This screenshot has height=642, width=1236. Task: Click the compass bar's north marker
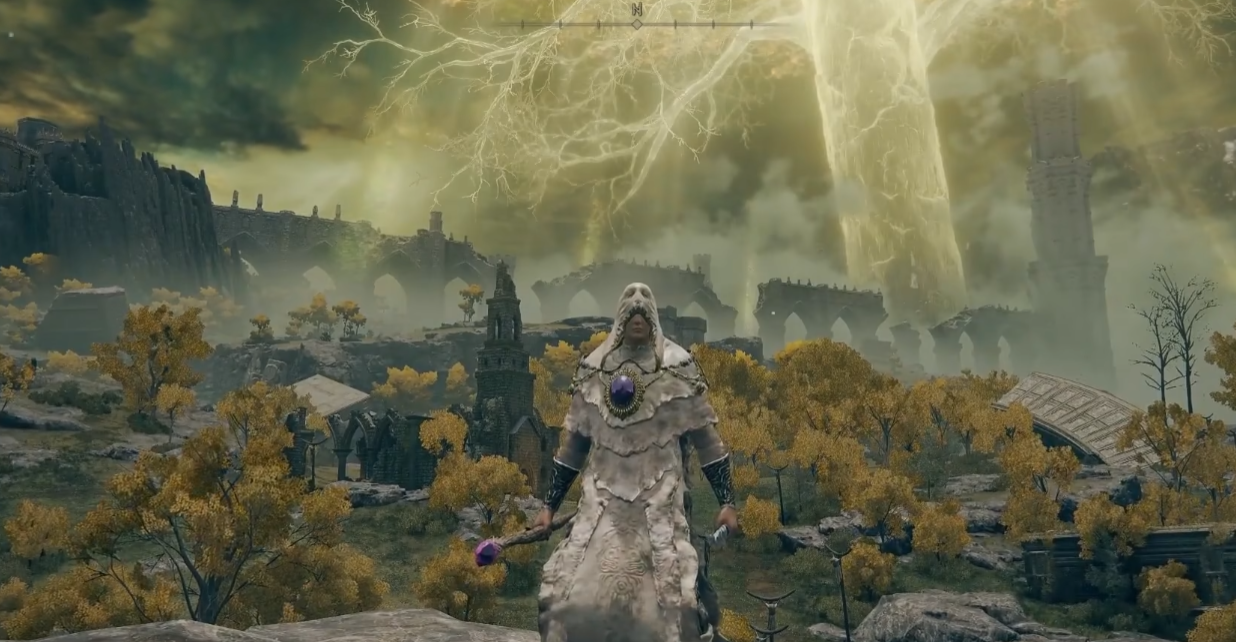[637, 11]
